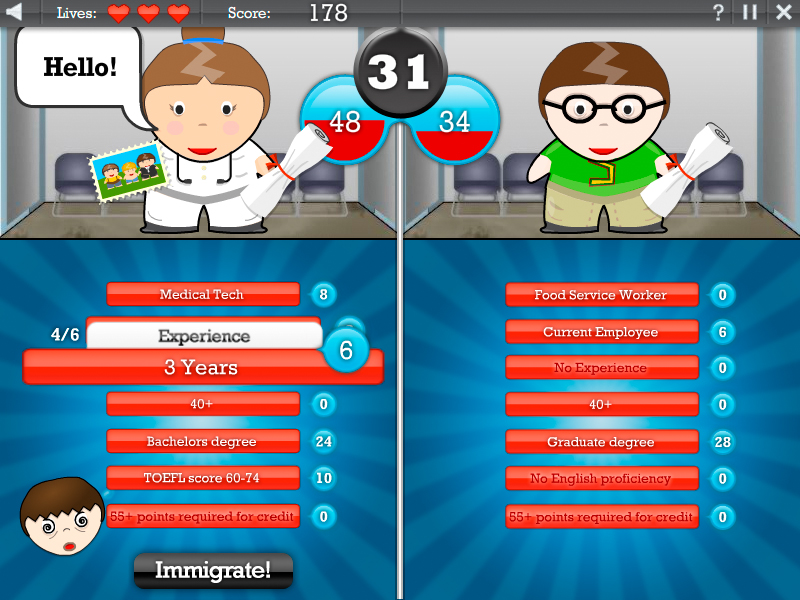Select the No Experience bar
Image resolution: width=800 pixels, height=600 pixels.
601,368
